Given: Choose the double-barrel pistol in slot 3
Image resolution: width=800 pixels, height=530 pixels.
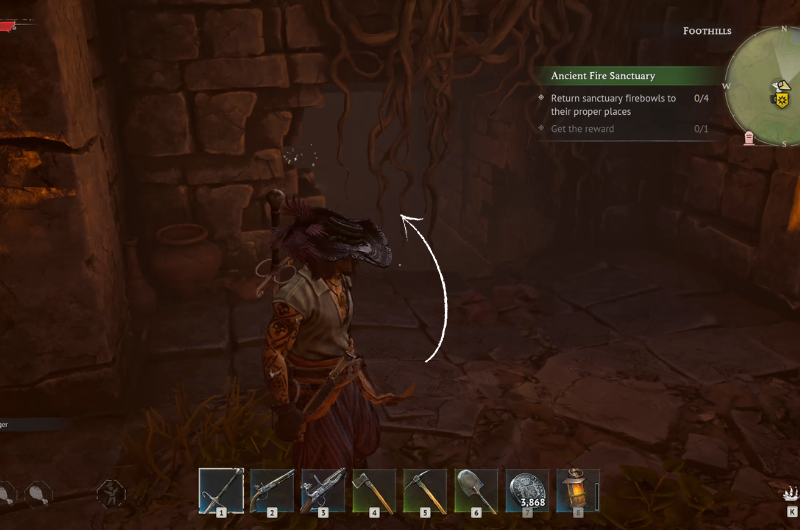Looking at the screenshot, I should click(323, 490).
